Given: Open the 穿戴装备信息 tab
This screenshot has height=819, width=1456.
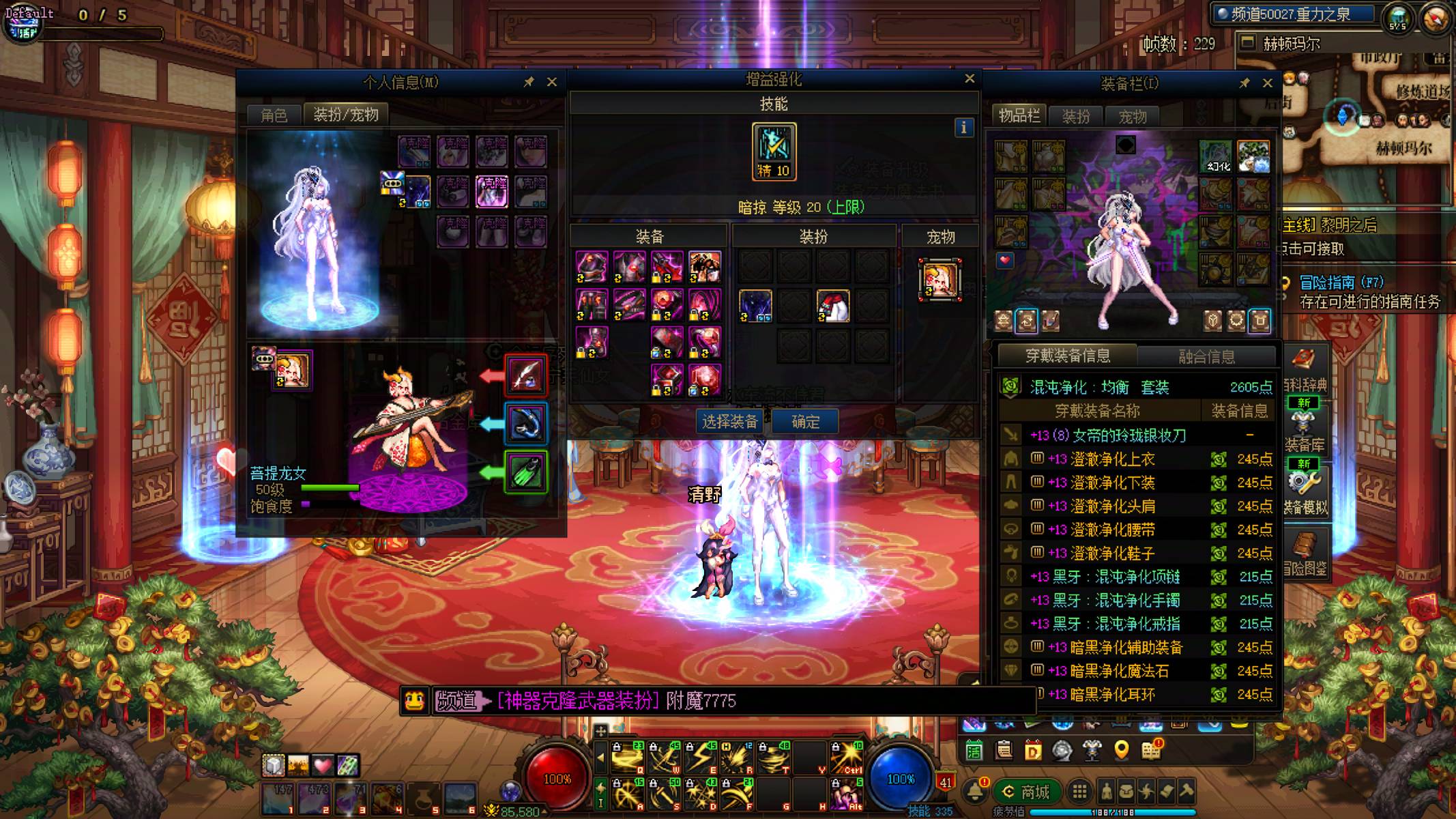Looking at the screenshot, I should tap(1068, 356).
